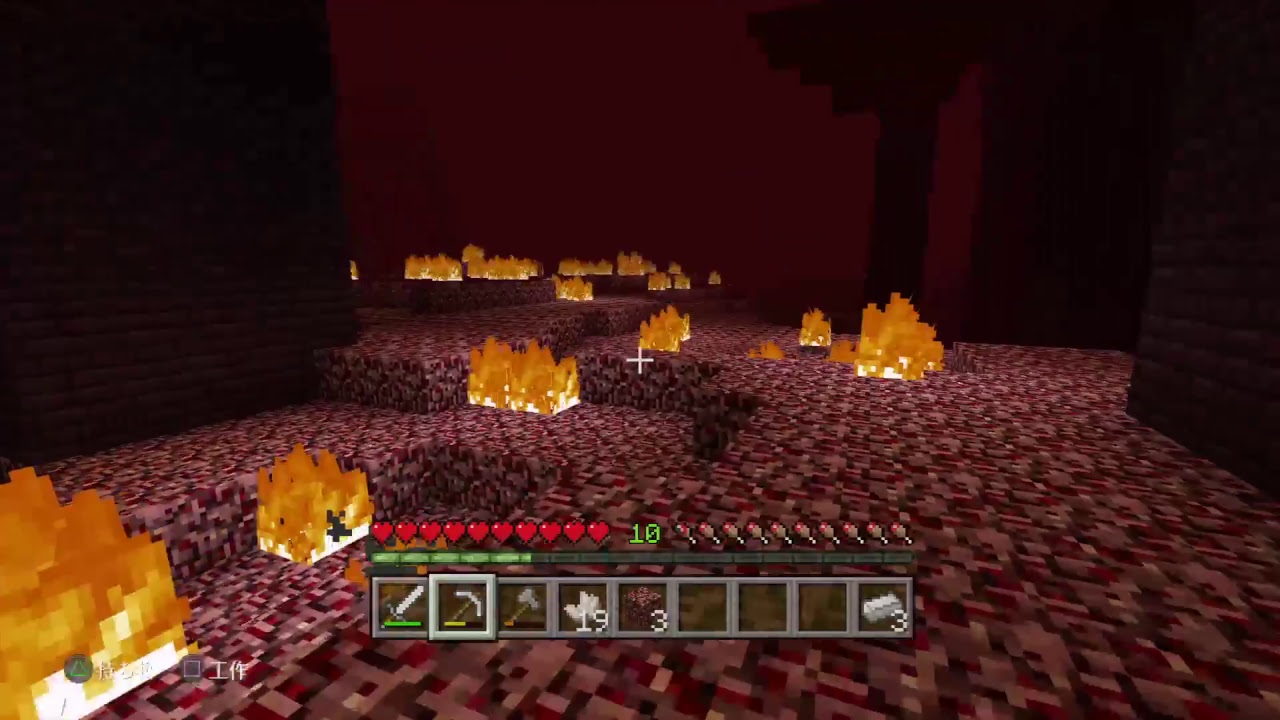Select the pickaxe in the highlighted hotbar slot
1280x720 pixels.
point(464,604)
